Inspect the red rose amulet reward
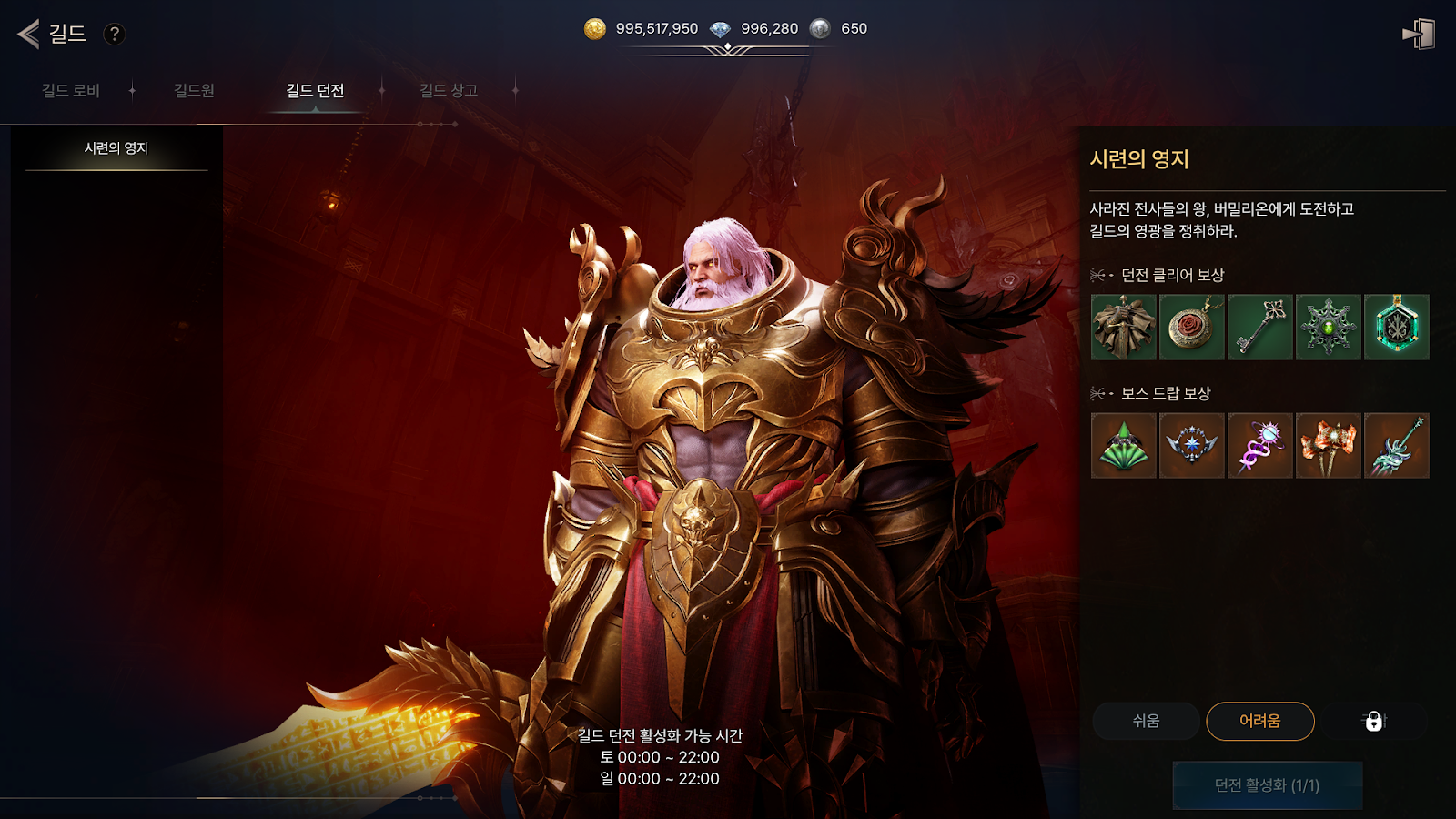This screenshot has width=1456, height=819. coord(1192,327)
